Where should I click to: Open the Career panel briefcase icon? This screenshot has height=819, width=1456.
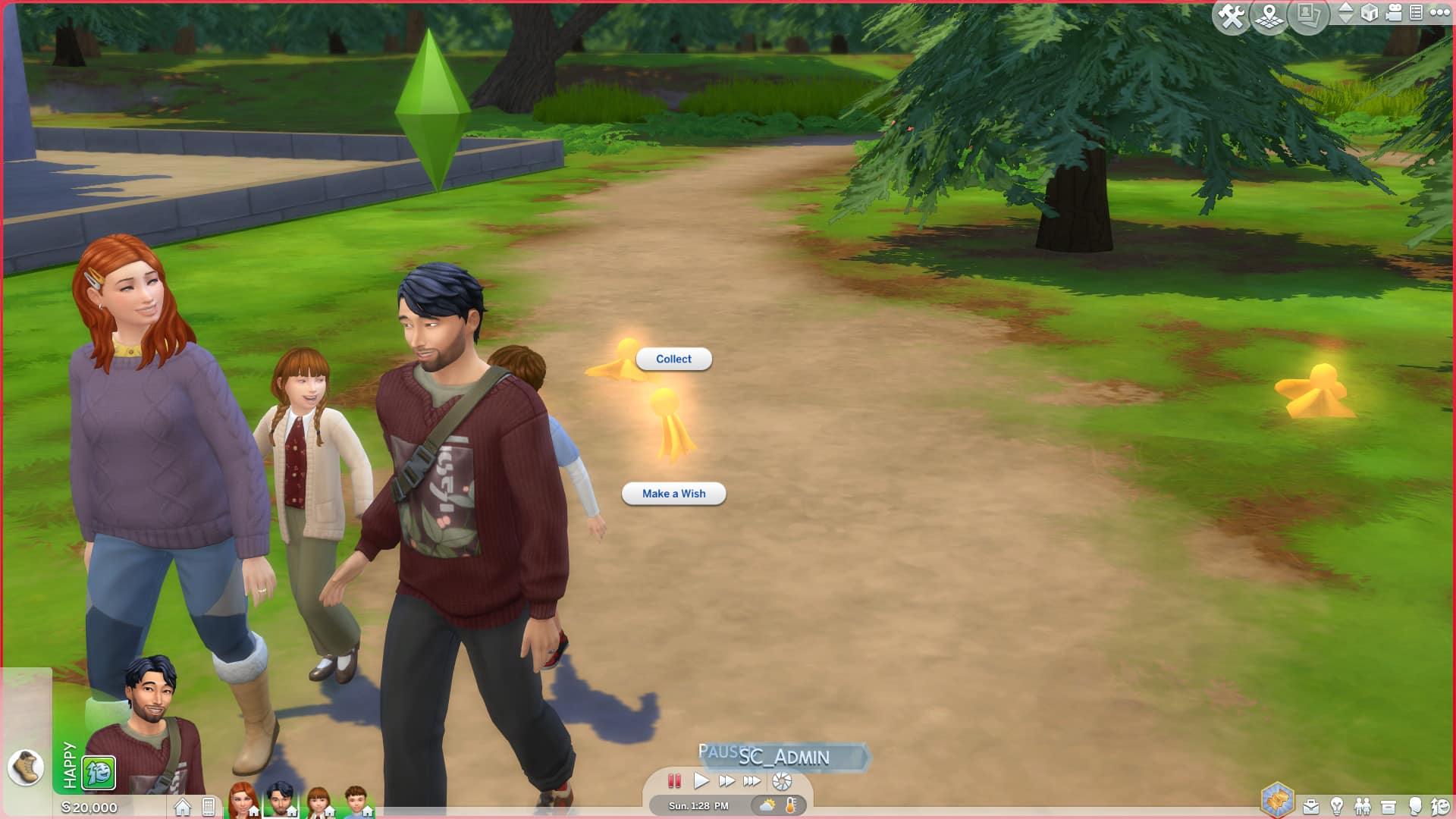tap(1311, 807)
